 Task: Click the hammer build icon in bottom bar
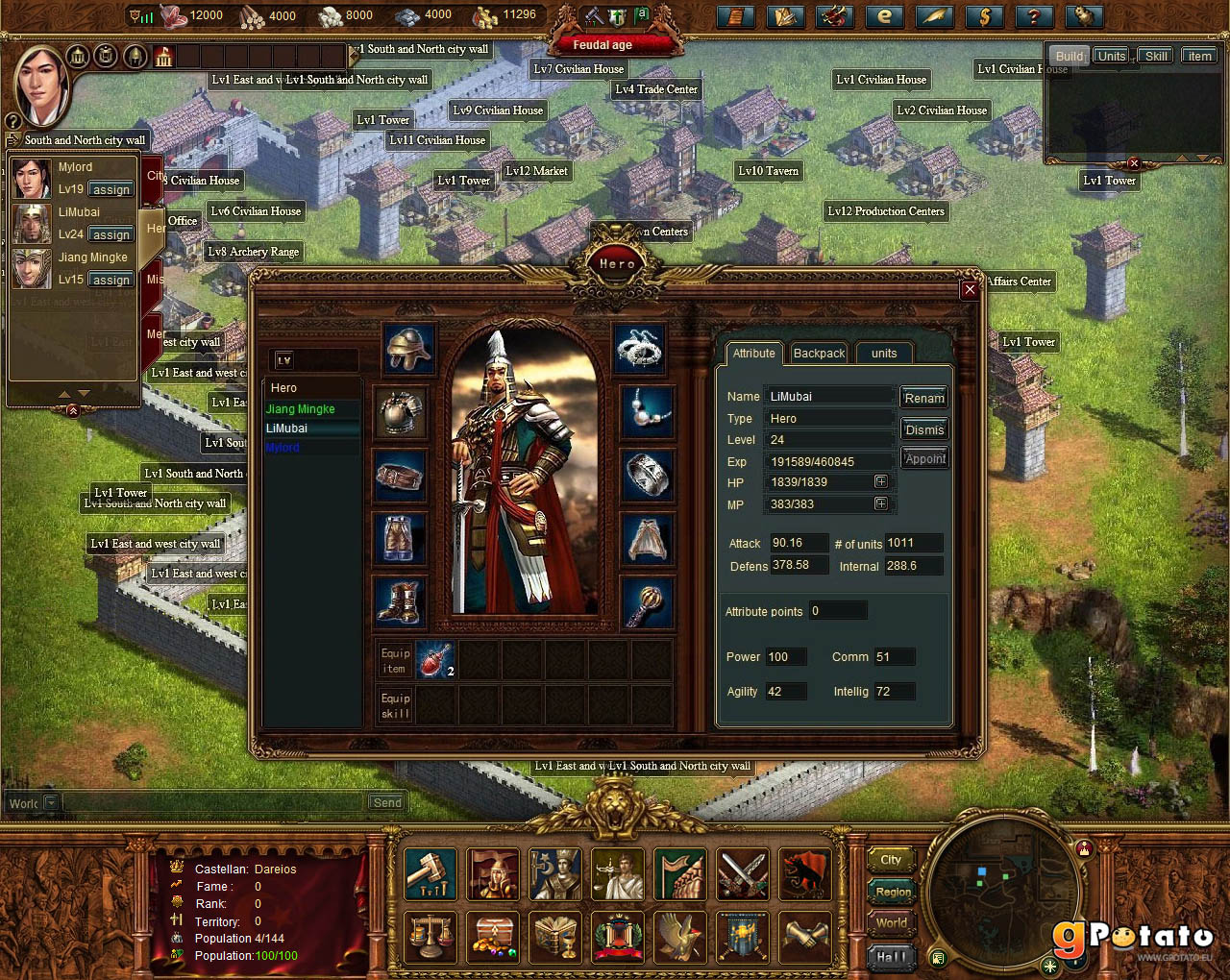pyautogui.click(x=430, y=873)
